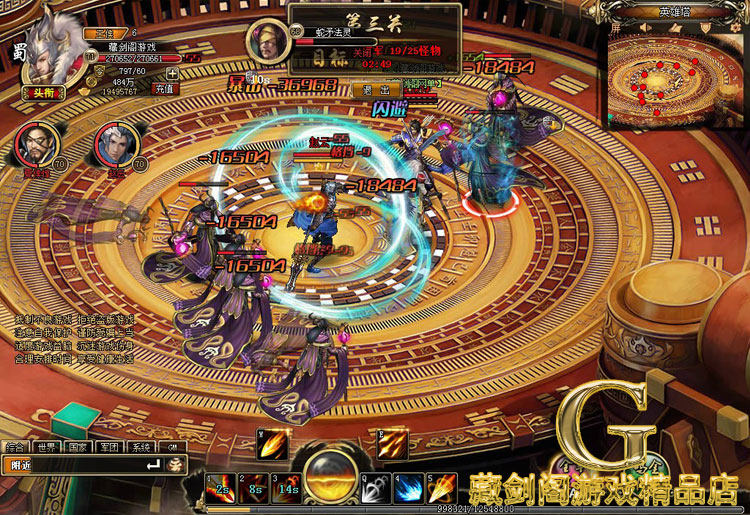Activate the W flaming slash skill
The image size is (750, 515).
point(272,444)
